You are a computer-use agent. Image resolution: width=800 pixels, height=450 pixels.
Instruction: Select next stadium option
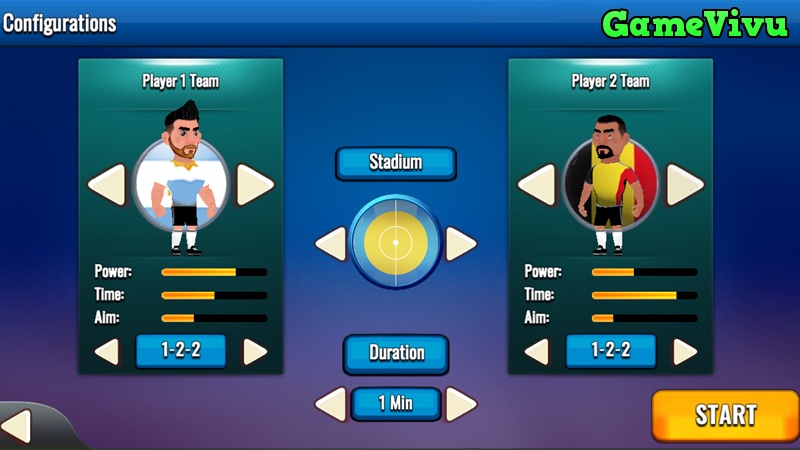(461, 243)
